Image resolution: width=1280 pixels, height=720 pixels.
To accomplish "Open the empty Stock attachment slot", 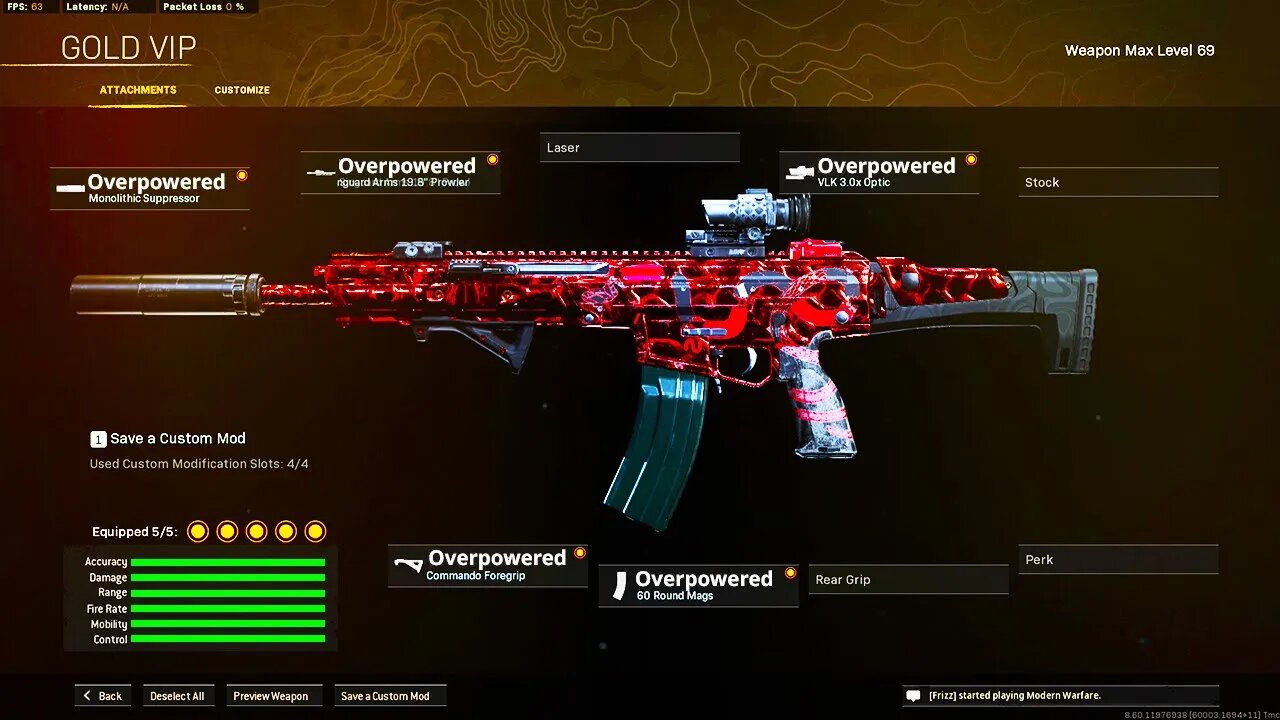I will coord(1117,182).
